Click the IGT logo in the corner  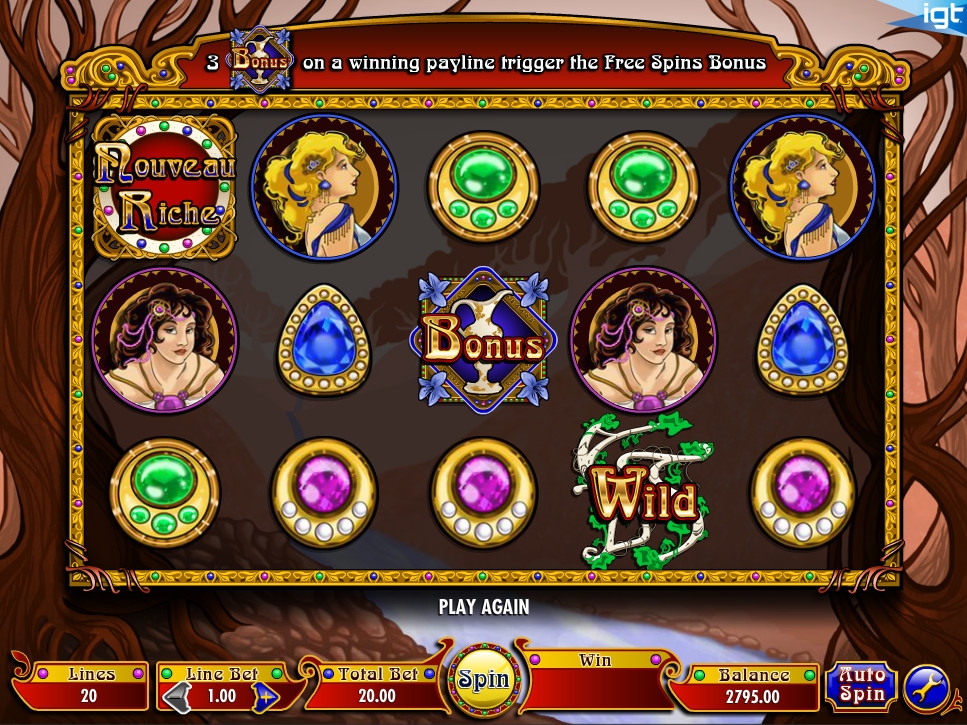942,14
